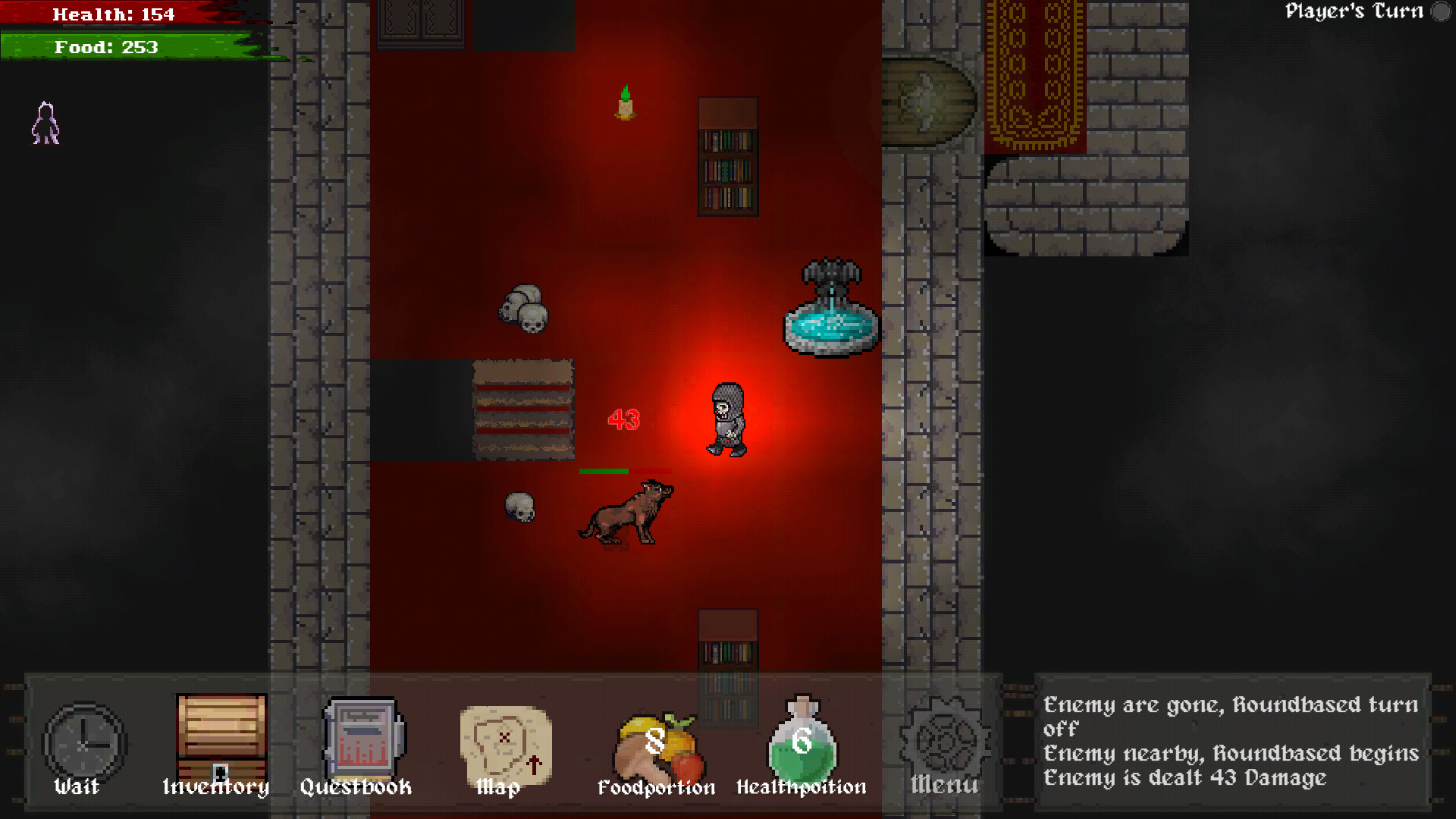Click the Healthpotion counter showing 6
Screen dimensions: 1456x819
(x=799, y=739)
